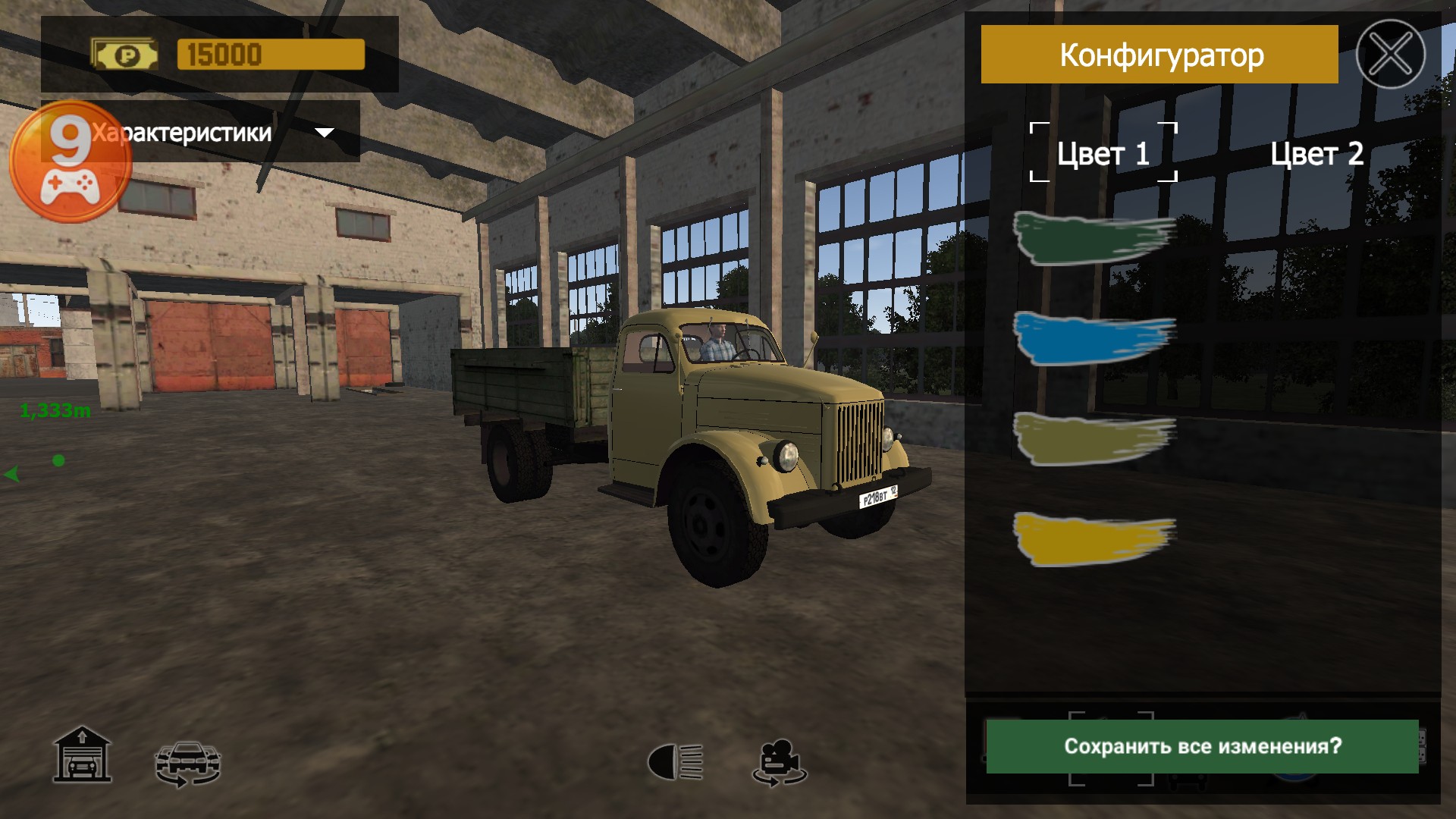Click the vehicle swap icon
The height and width of the screenshot is (819, 1456).
(187, 762)
